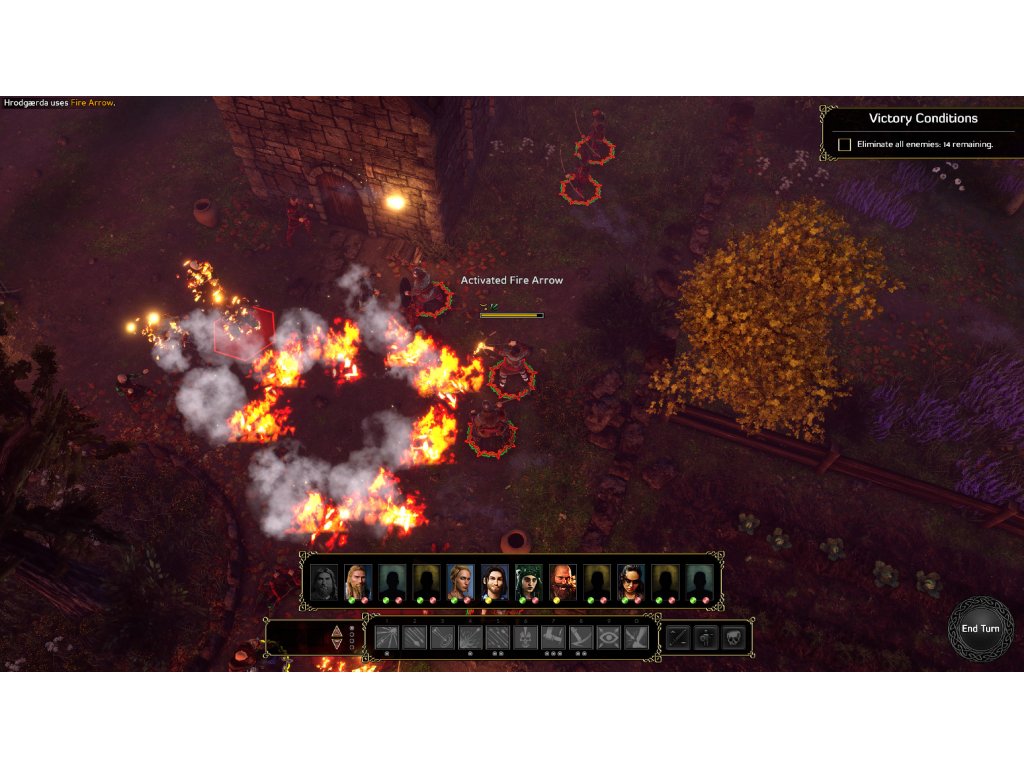End the current turn

(x=980, y=629)
